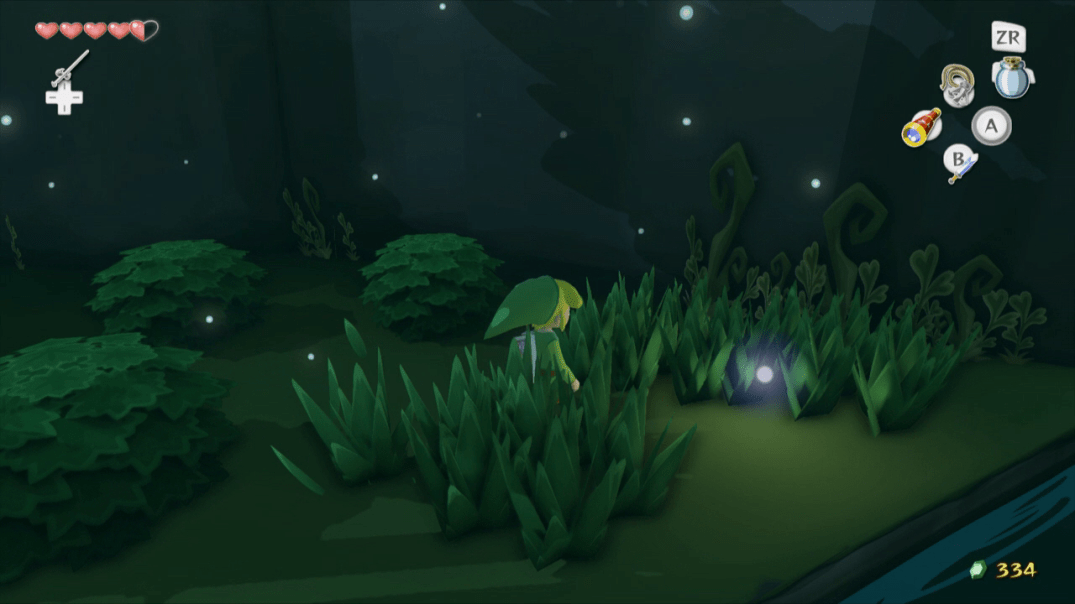The height and width of the screenshot is (604, 1075).
Task: Activate the Wind Waker baton icon
Action: pyautogui.click(x=69, y=68)
